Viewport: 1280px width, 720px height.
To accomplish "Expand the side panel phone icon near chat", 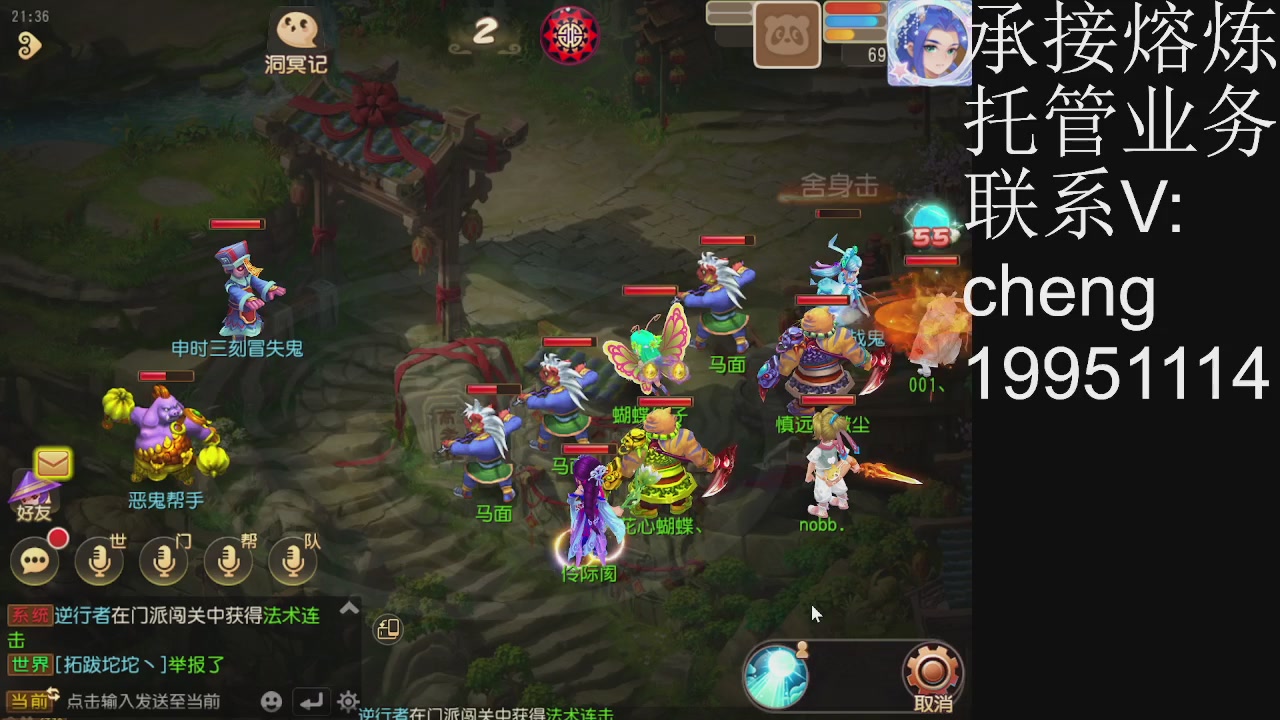I will 390,627.
